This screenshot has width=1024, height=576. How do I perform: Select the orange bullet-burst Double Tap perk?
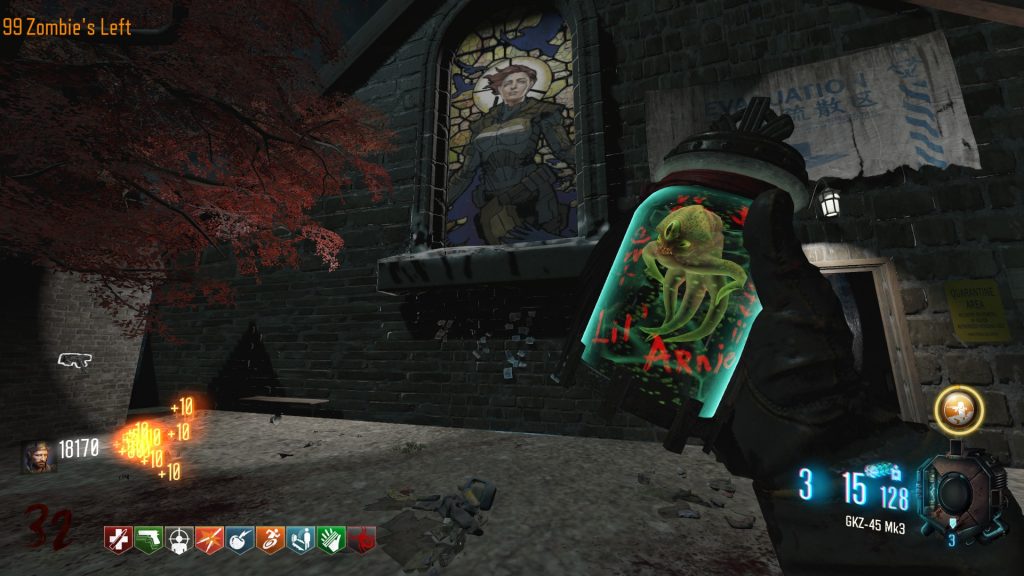pyautogui.click(x=209, y=539)
